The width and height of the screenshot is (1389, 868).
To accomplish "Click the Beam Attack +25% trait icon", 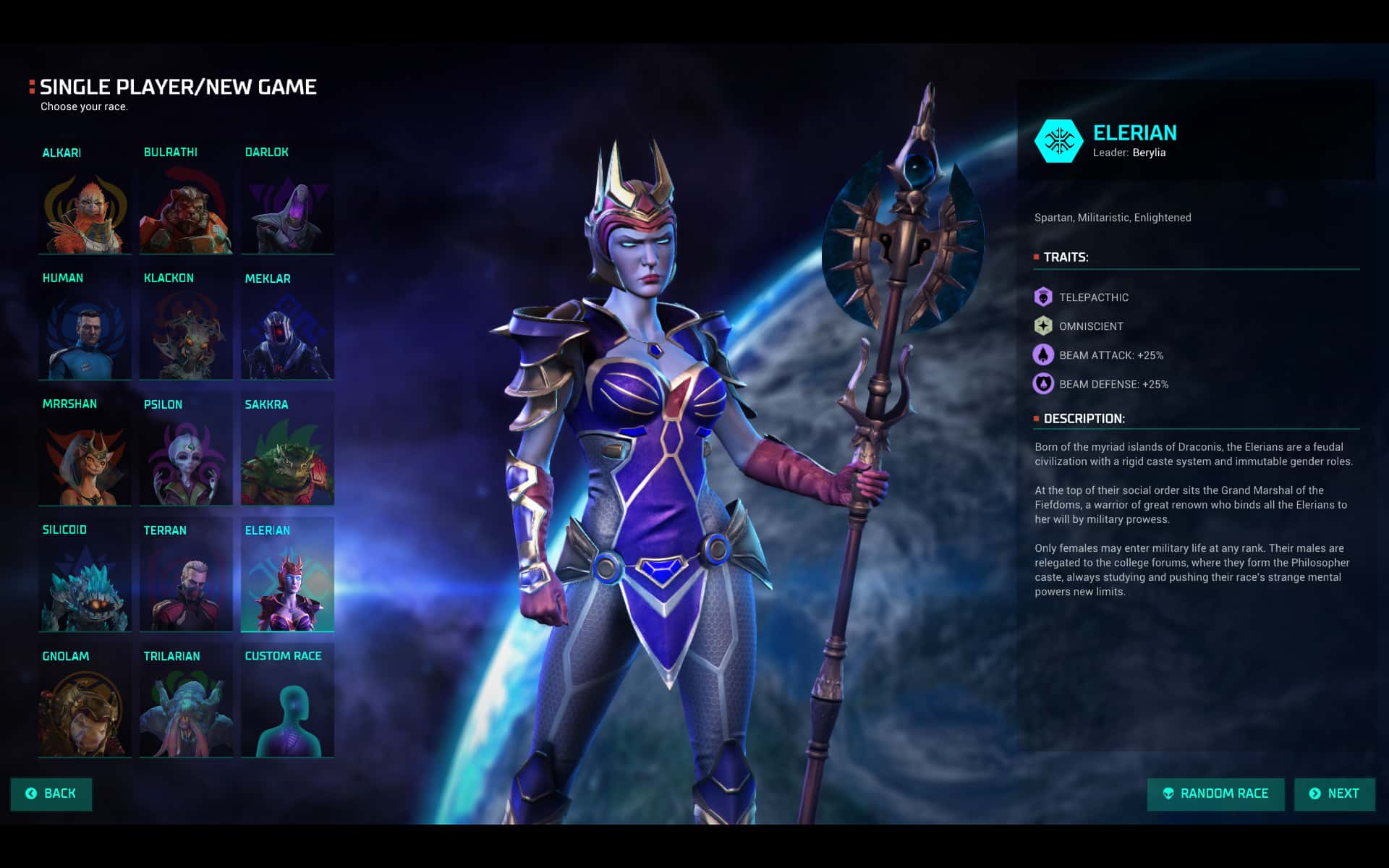I will [1042, 355].
